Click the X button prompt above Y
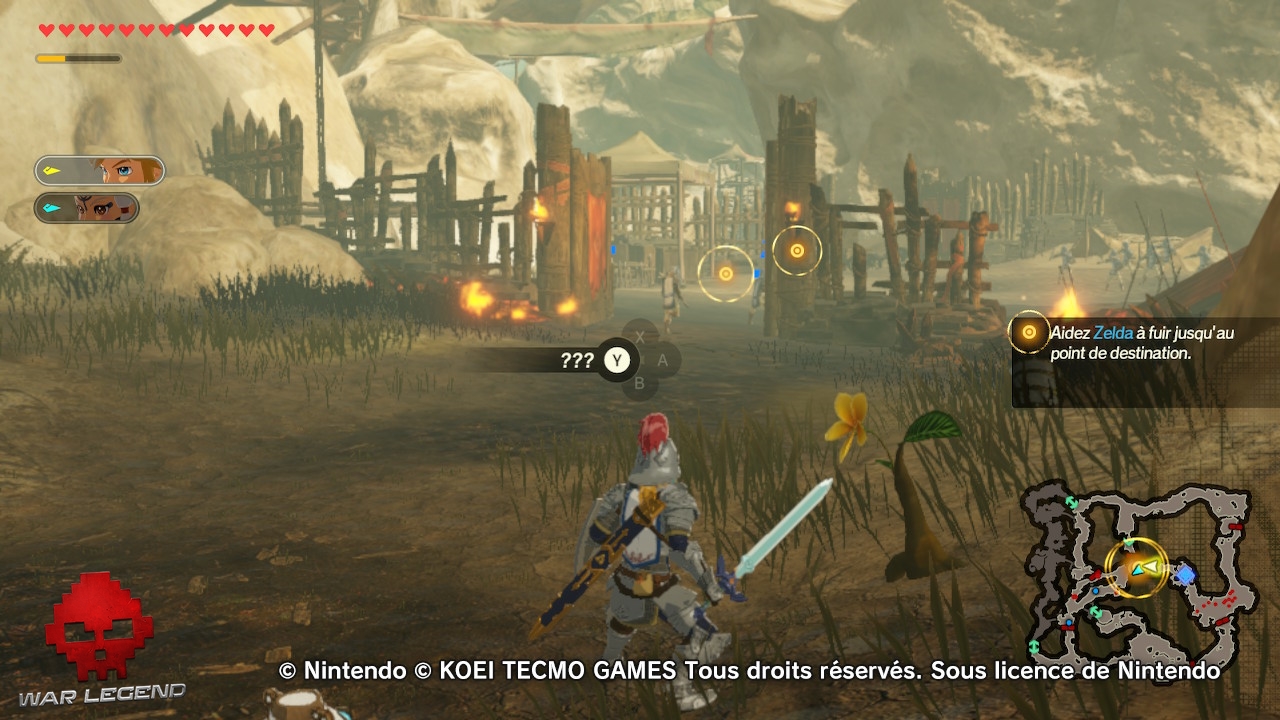 point(642,338)
